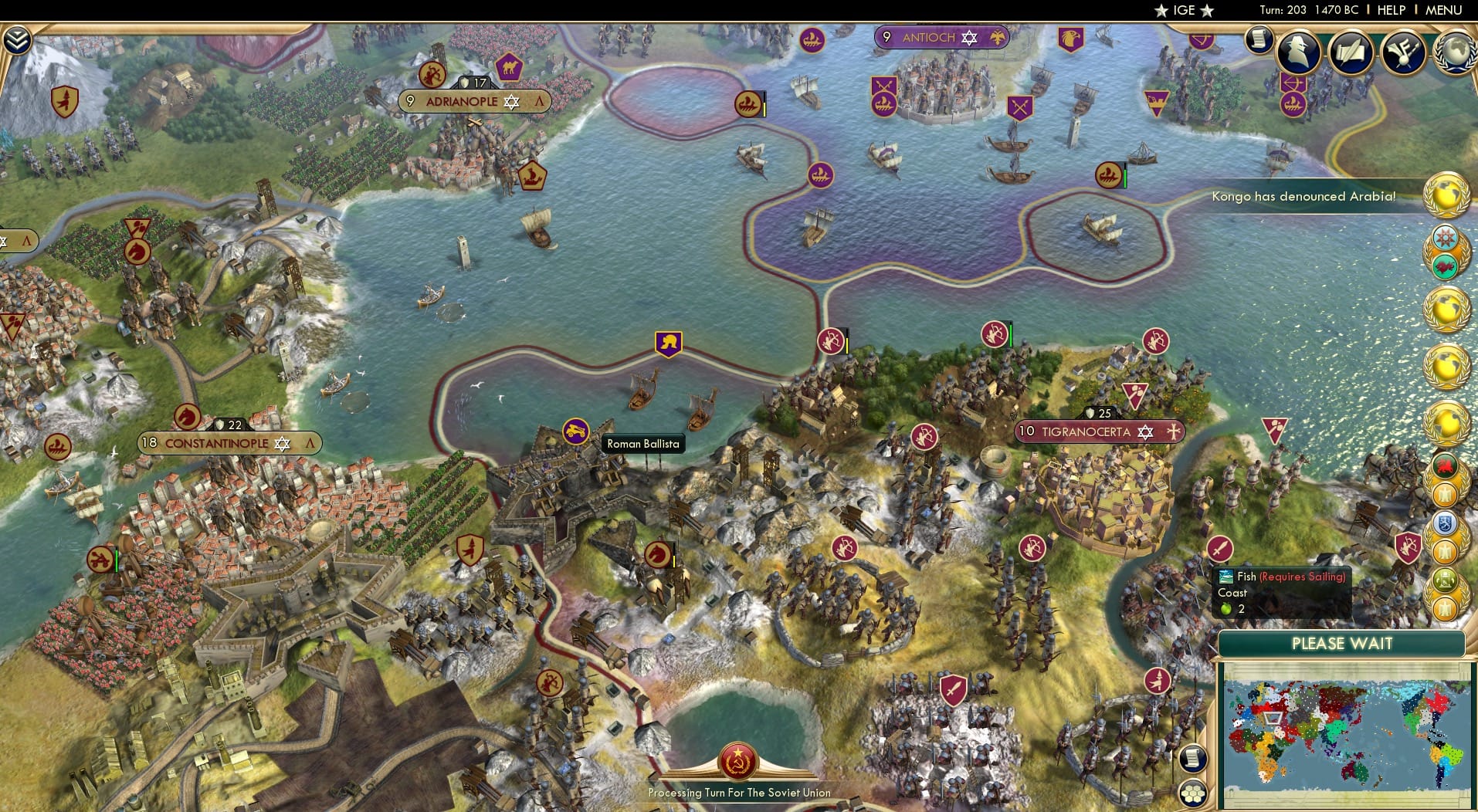Open the Diplomacy scroll-and-quill overview icon
The width and height of the screenshot is (1478, 812).
pos(1353,52)
